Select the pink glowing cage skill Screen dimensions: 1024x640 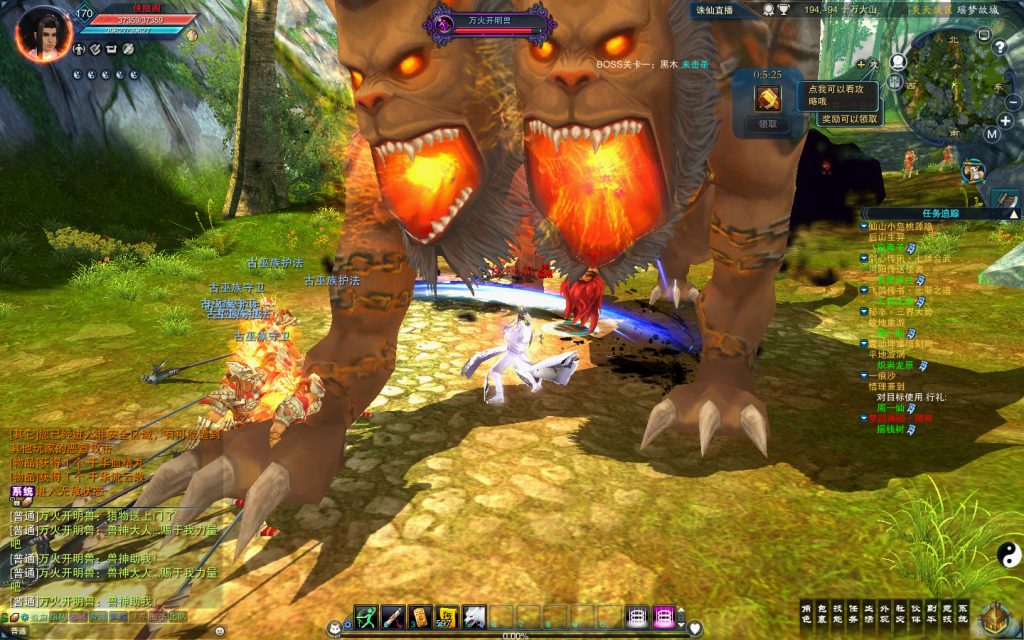[663, 616]
